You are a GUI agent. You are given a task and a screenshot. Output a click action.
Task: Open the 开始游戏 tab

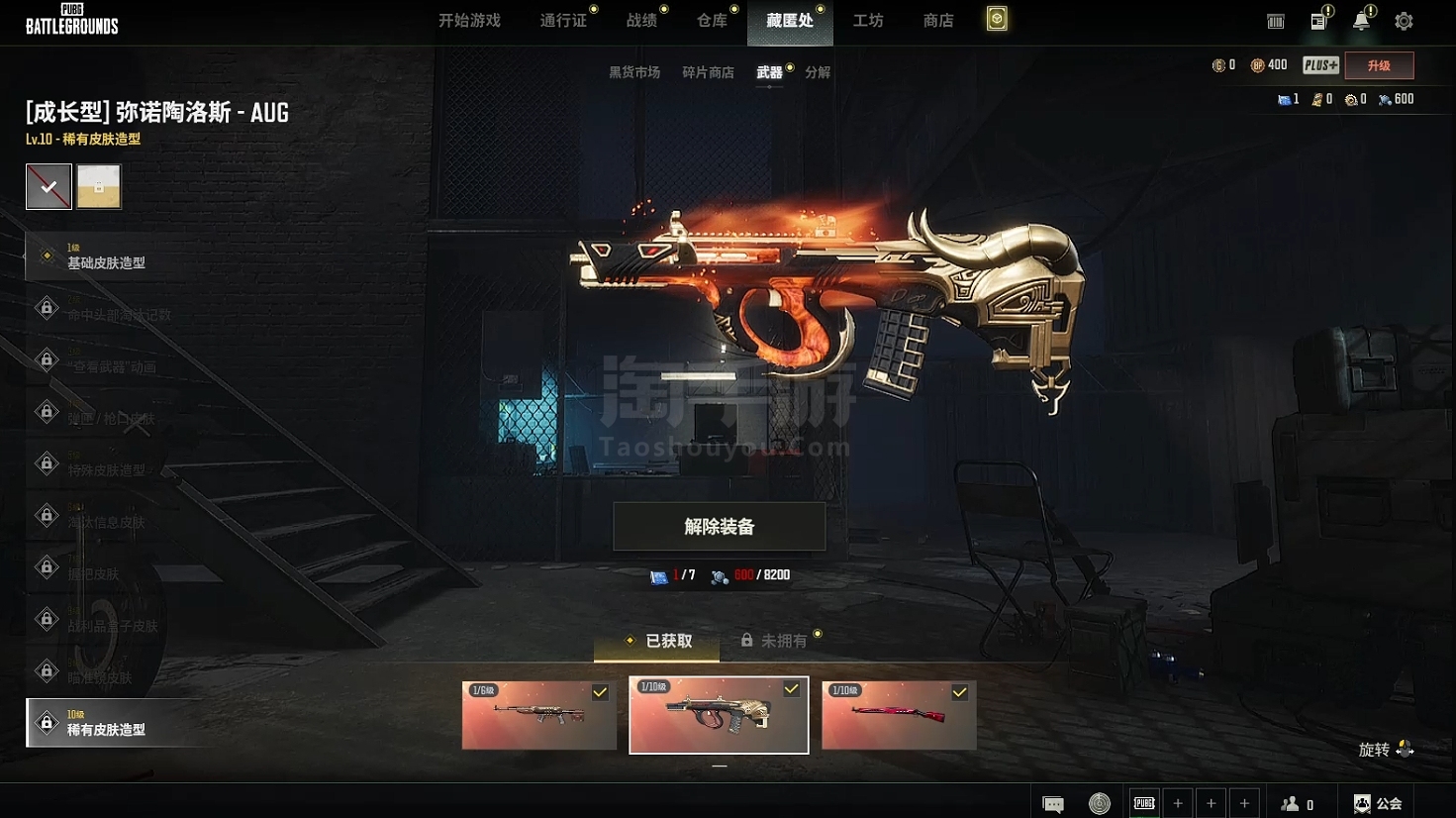click(469, 21)
